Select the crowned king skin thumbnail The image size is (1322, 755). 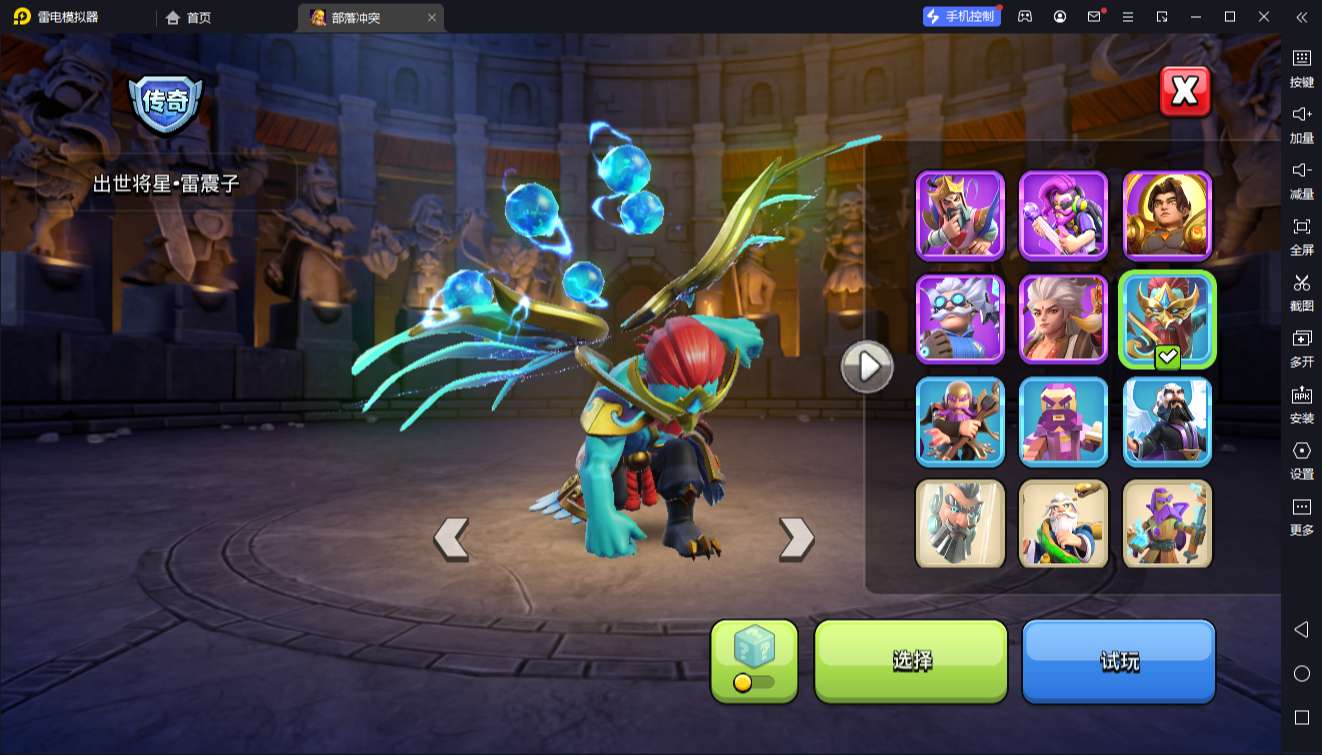tap(960, 215)
